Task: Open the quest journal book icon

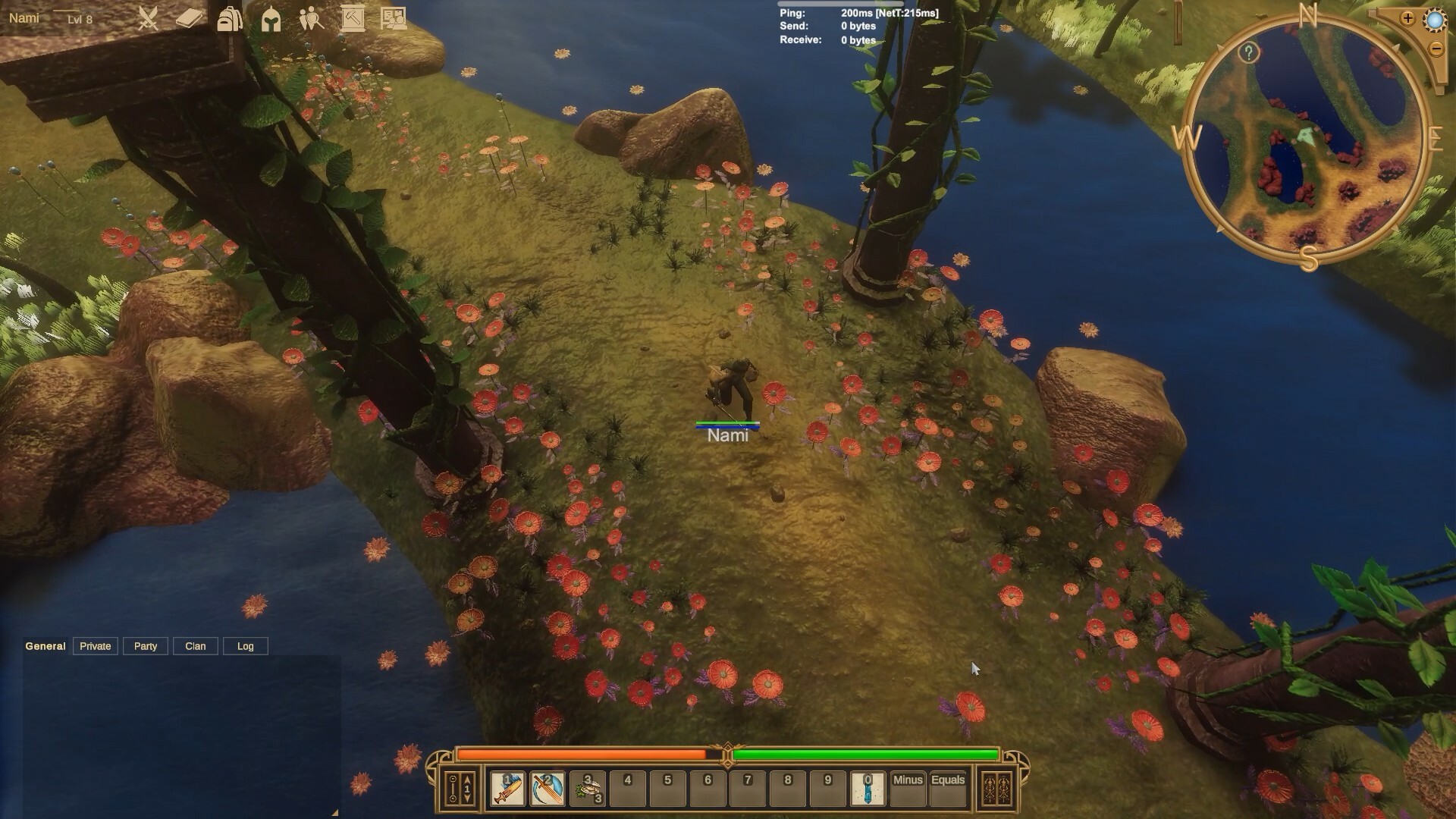Action: pyautogui.click(x=188, y=18)
